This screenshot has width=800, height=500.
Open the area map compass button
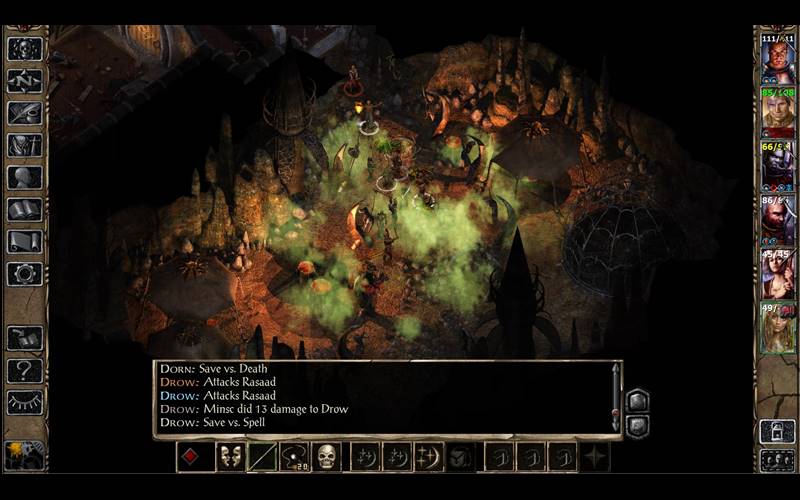coord(25,80)
